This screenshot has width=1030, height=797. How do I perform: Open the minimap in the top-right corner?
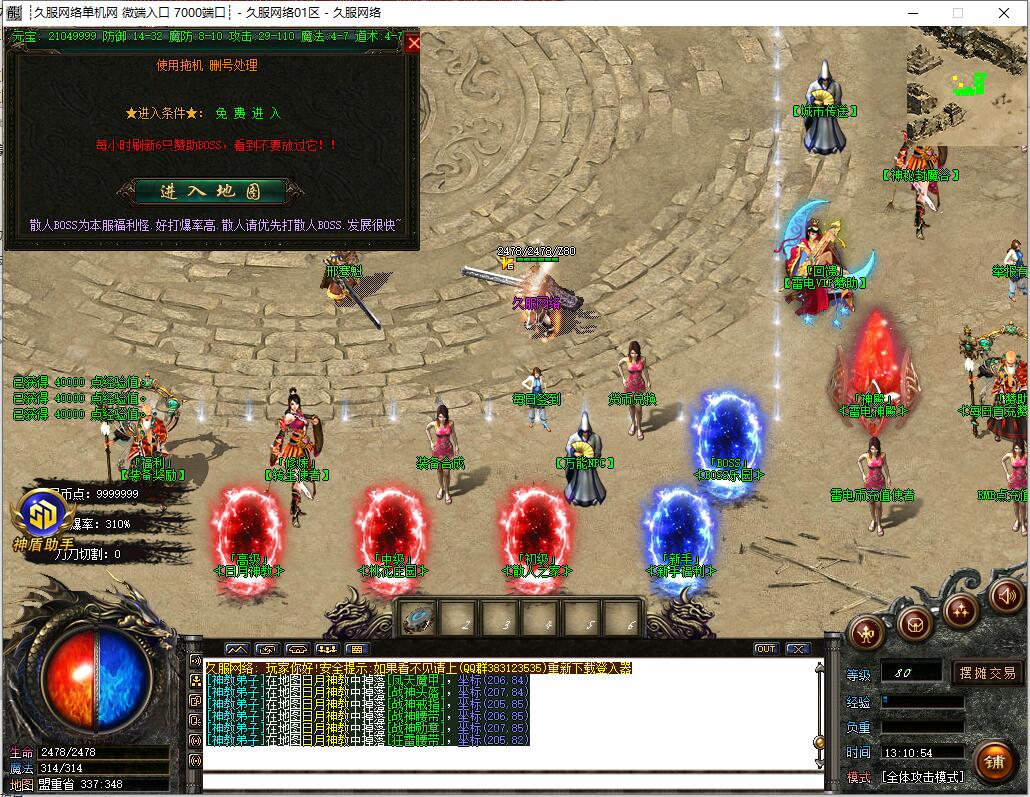coord(966,86)
